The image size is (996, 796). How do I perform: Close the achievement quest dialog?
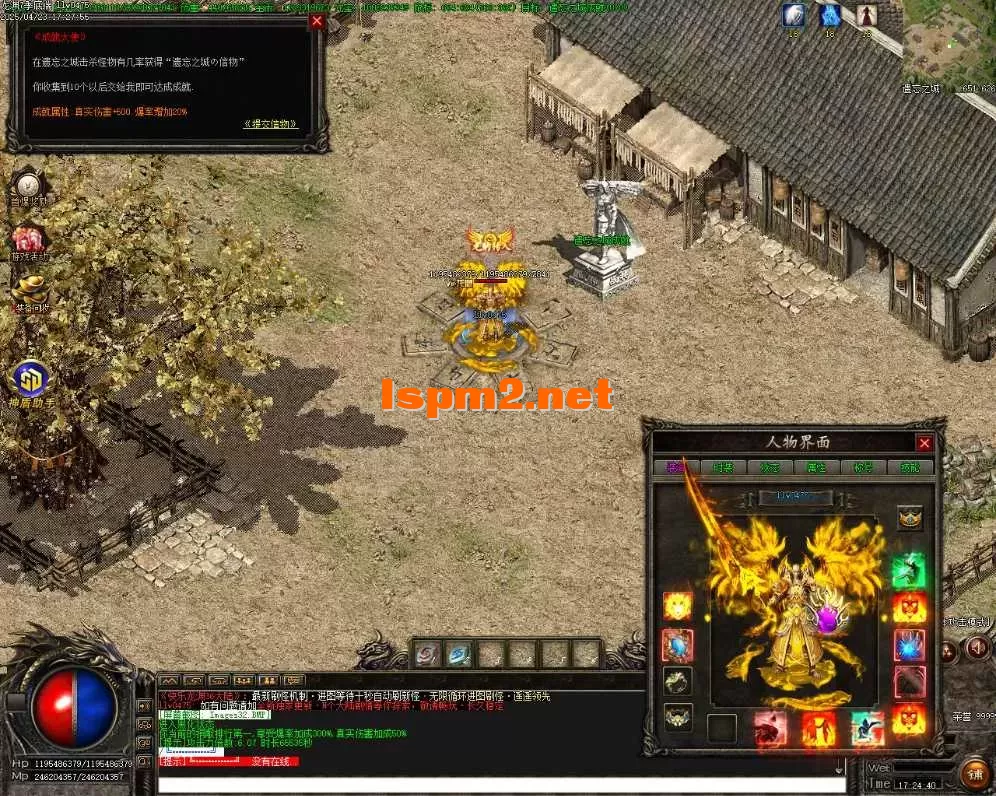click(317, 21)
